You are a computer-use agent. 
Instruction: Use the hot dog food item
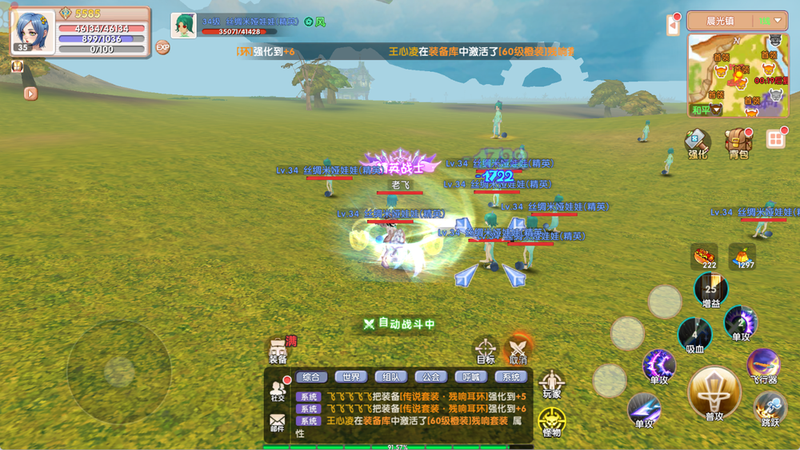705,256
